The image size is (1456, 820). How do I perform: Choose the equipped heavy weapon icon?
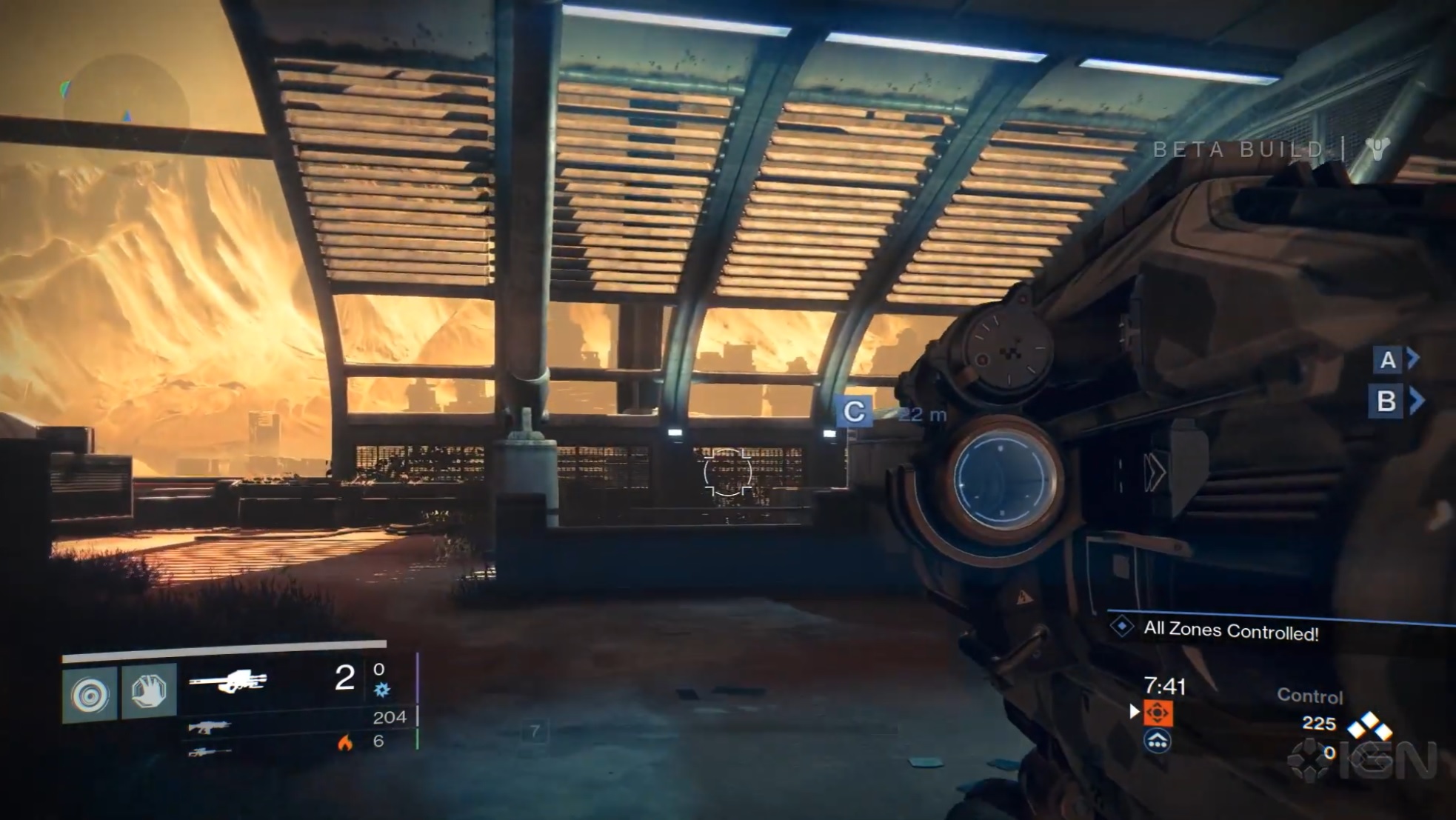tap(227, 681)
